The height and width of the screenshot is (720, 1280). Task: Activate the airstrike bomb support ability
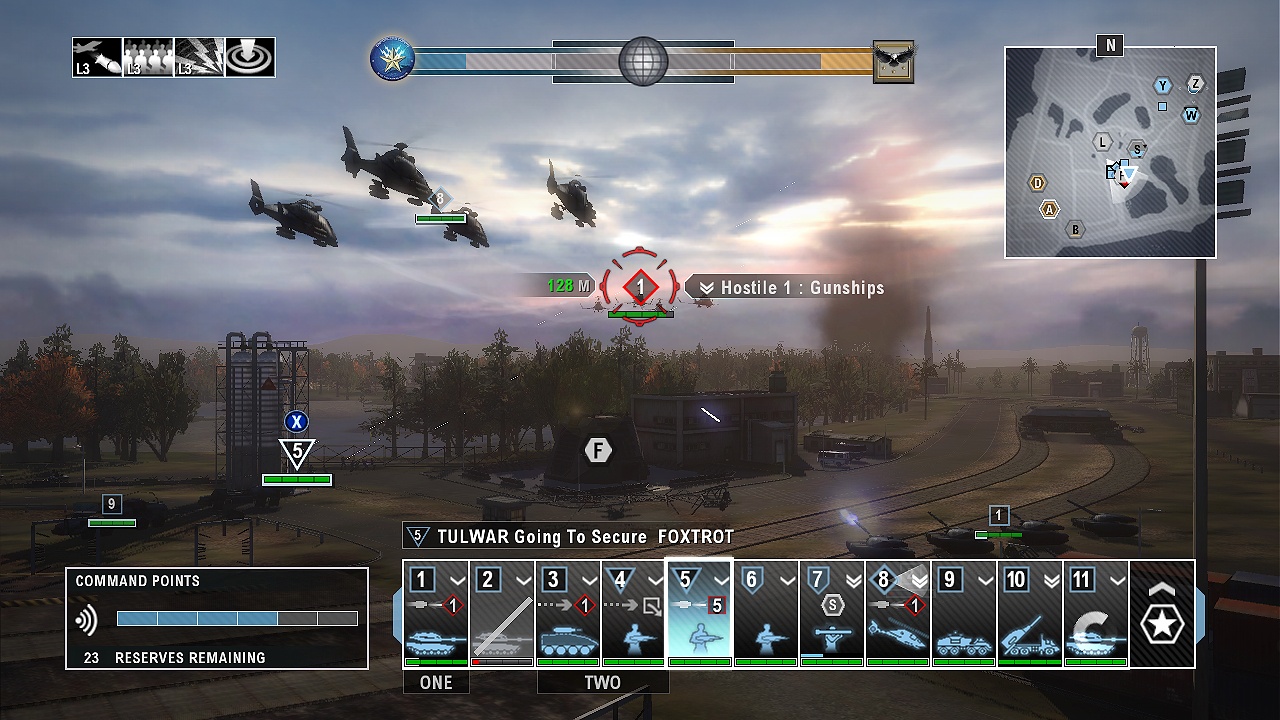pyautogui.click(x=97, y=58)
